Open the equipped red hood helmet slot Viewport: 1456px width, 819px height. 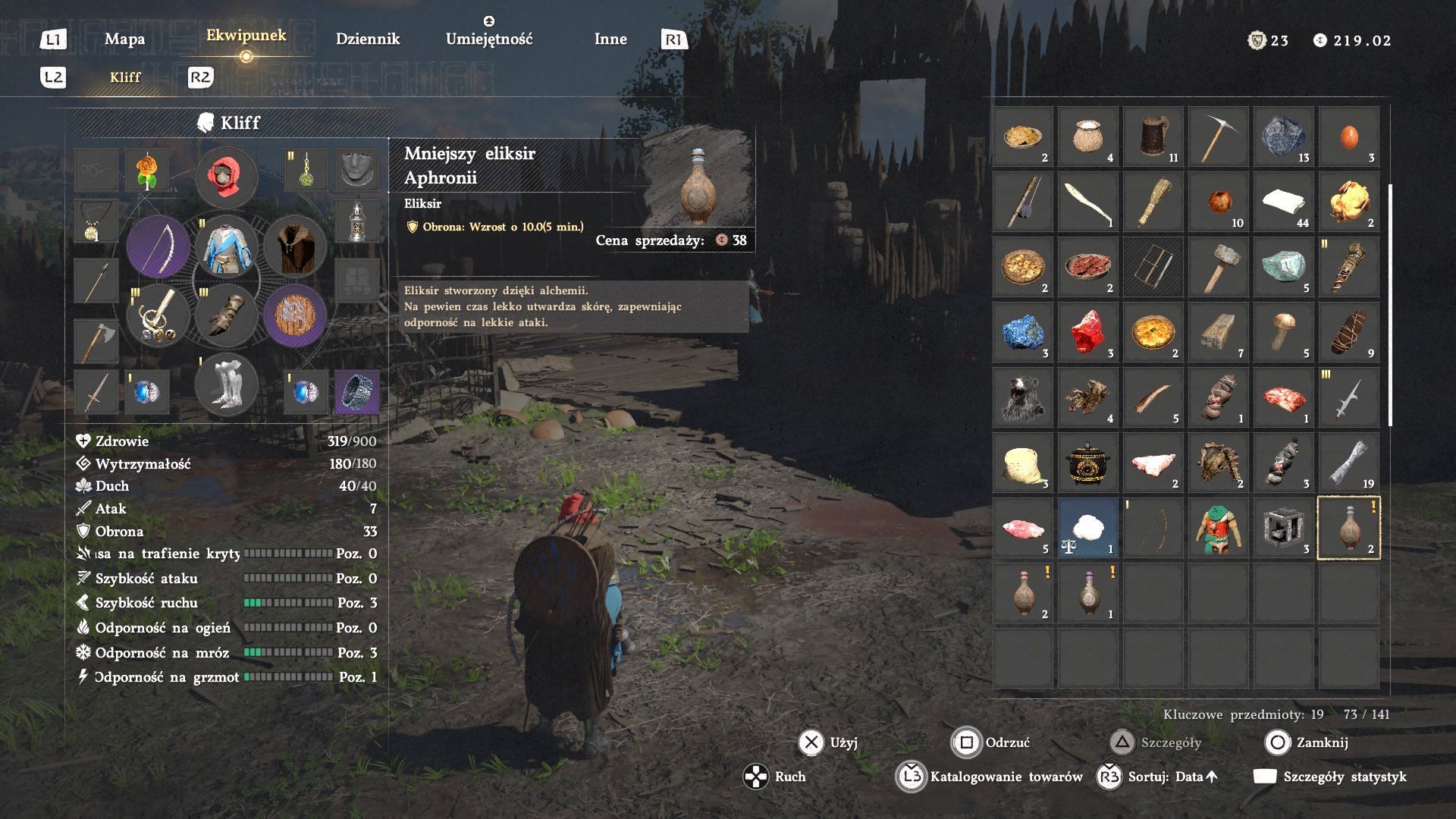[x=226, y=177]
